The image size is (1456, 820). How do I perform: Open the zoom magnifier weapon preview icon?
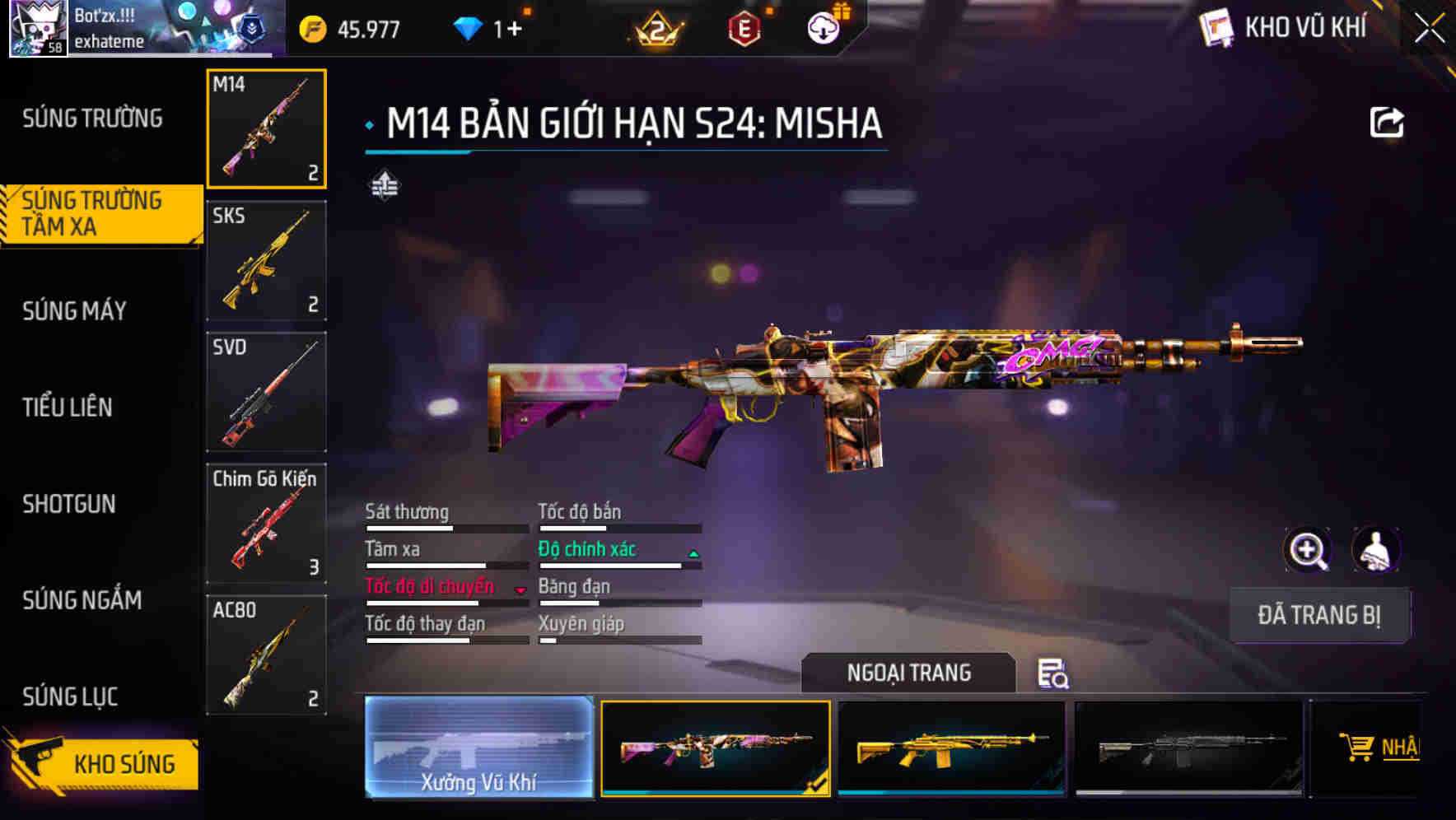click(1308, 550)
